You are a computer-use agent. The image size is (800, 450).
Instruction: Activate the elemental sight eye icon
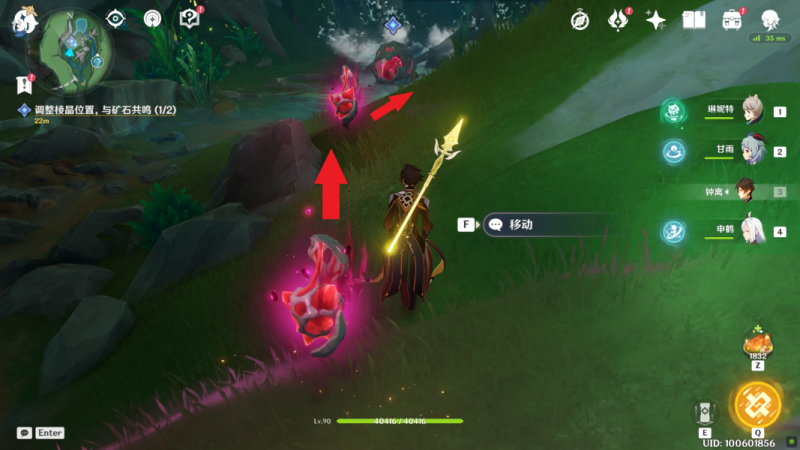[116, 18]
